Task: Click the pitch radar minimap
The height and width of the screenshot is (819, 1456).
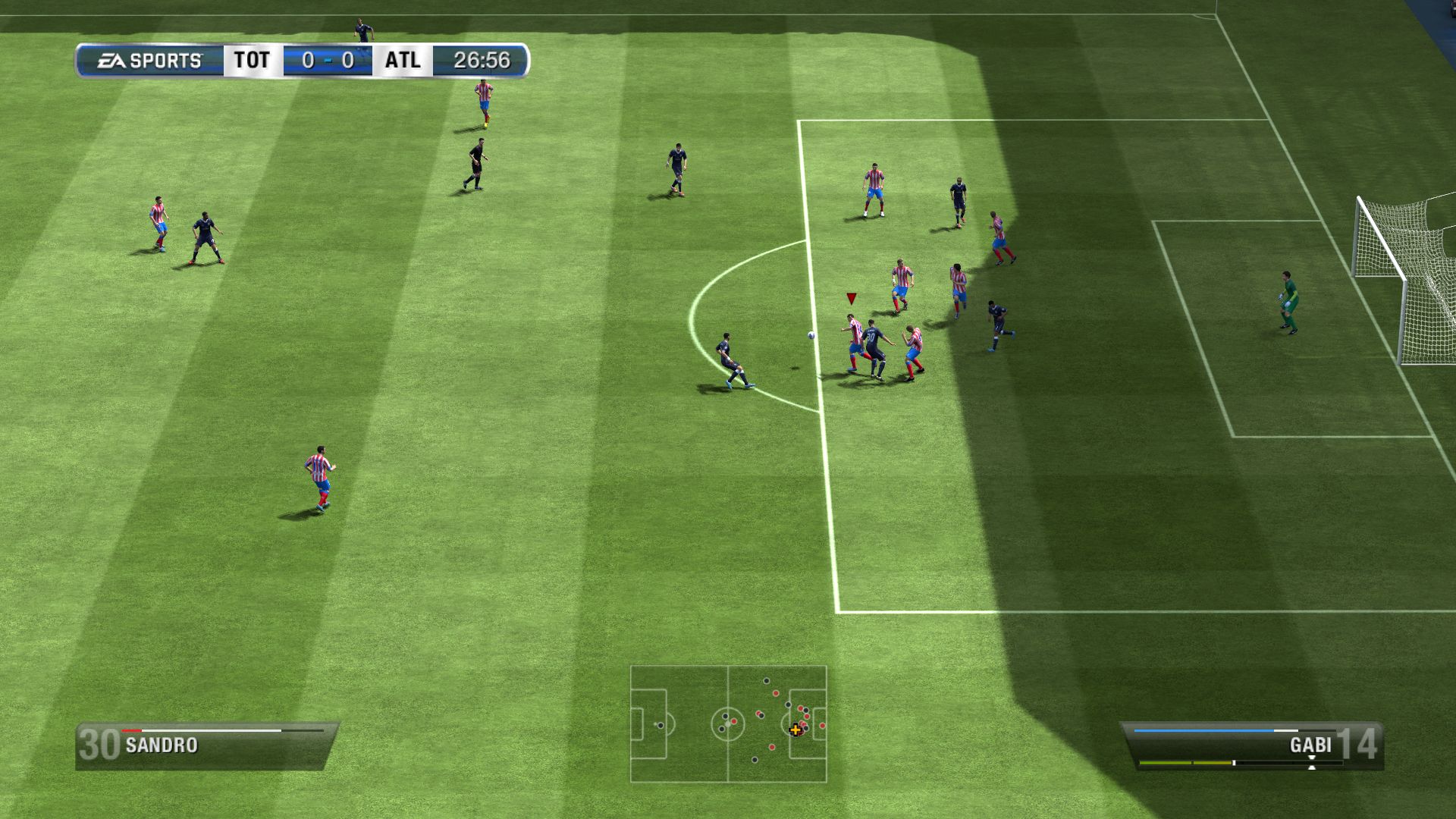Action: 728,723
